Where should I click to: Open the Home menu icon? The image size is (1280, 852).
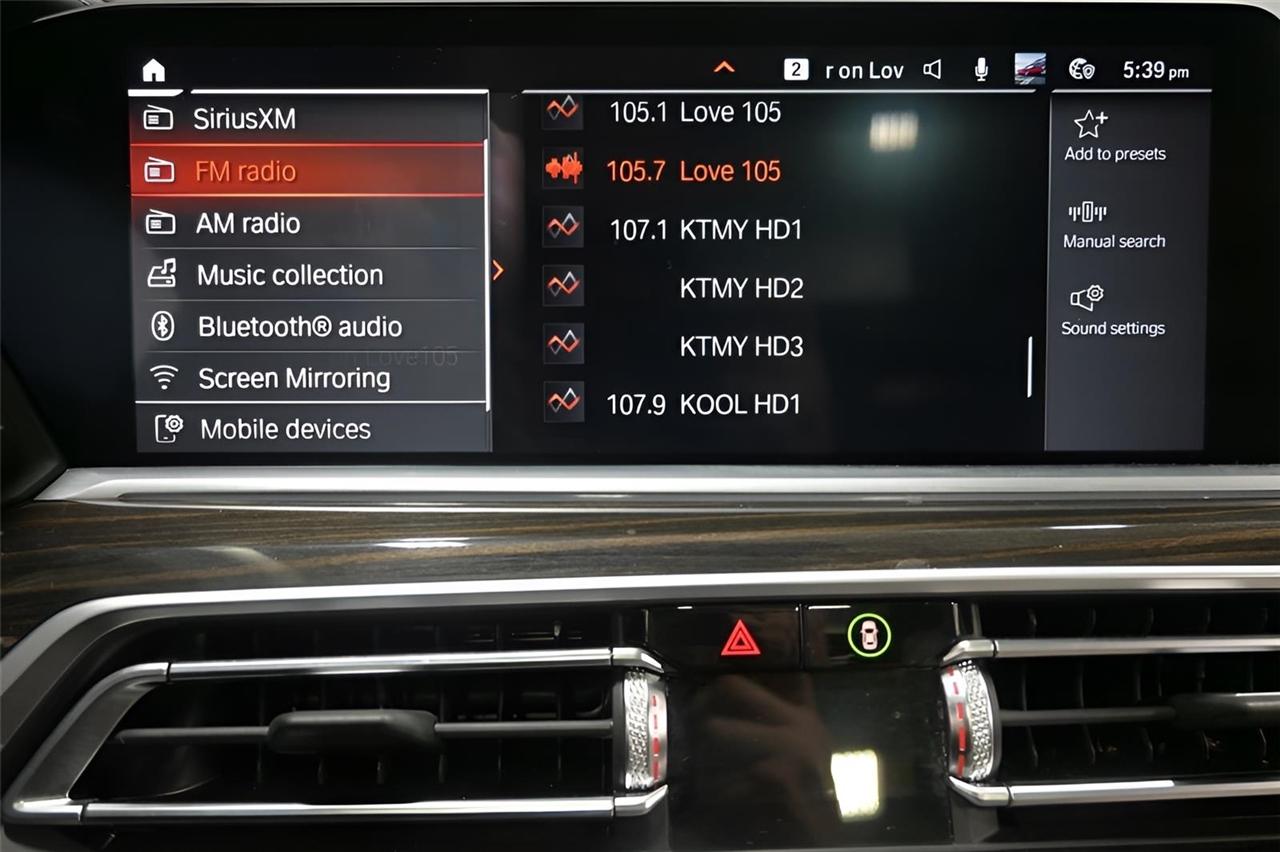[x=153, y=69]
